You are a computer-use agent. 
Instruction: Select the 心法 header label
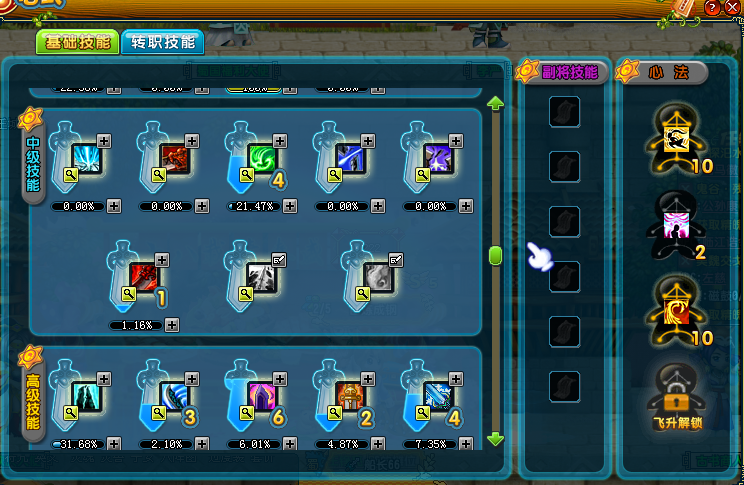pos(669,72)
